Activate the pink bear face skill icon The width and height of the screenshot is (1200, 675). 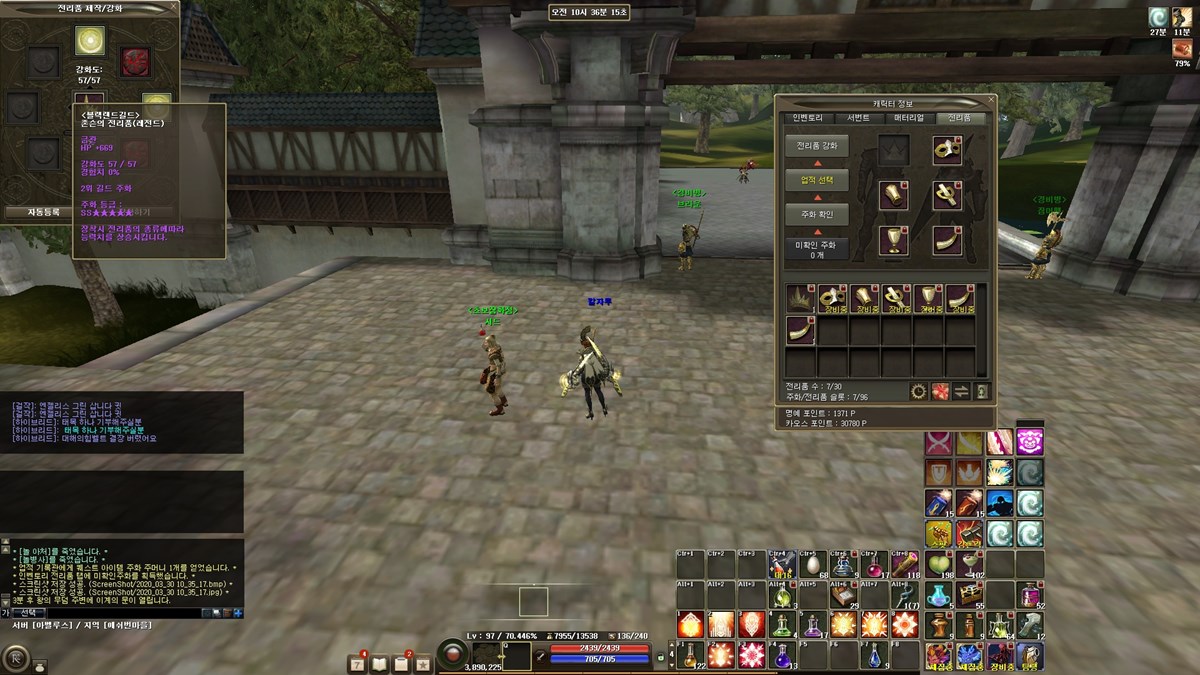click(x=1030, y=442)
